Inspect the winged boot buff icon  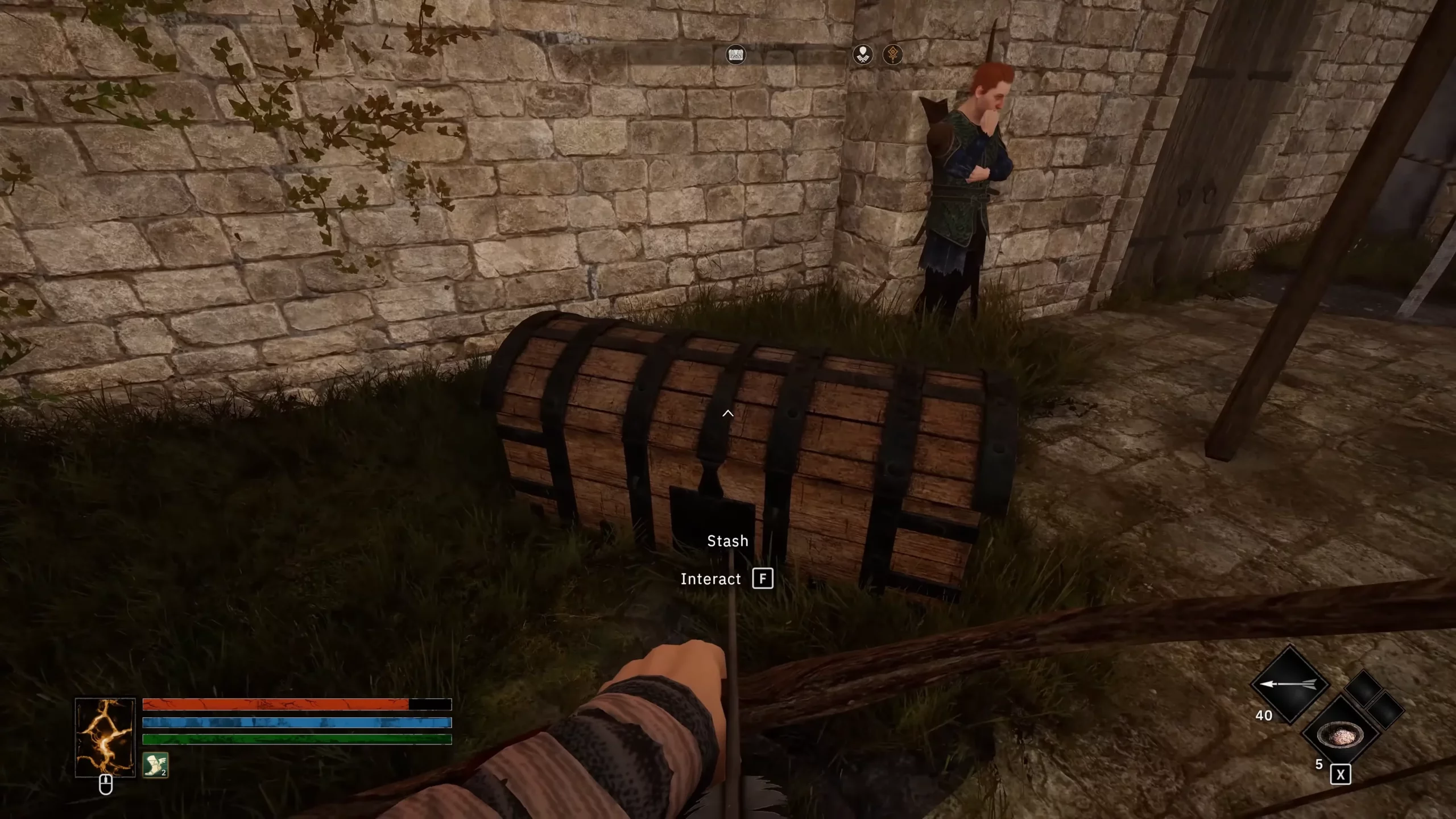tap(155, 765)
